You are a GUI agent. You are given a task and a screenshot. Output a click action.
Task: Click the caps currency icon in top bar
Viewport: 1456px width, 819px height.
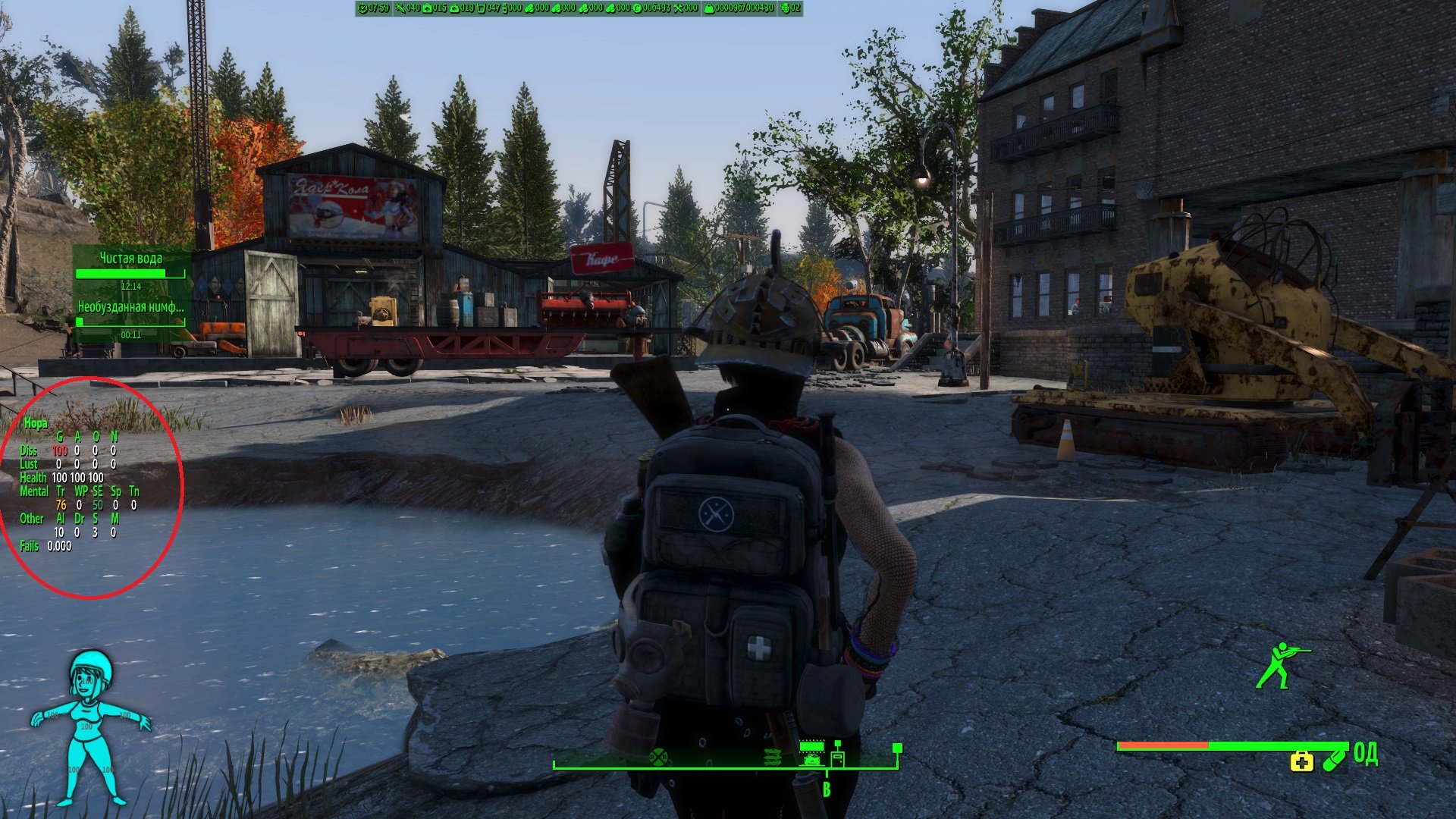click(638, 8)
